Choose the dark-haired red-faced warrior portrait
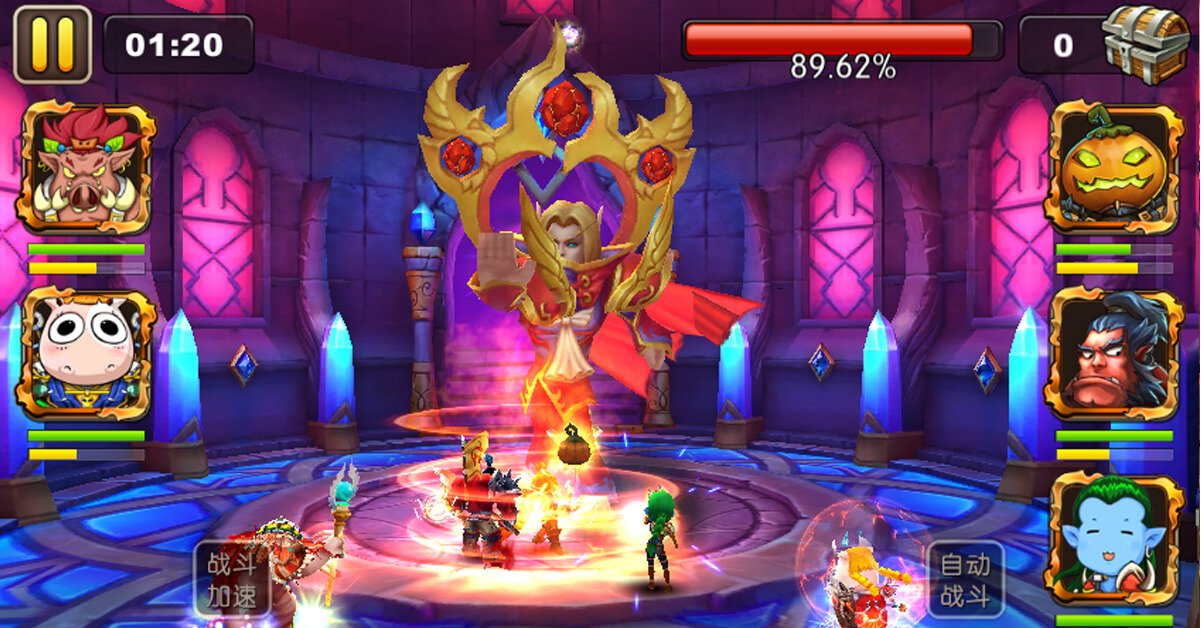Screen dimensions: 1201x628 click(x=1114, y=353)
